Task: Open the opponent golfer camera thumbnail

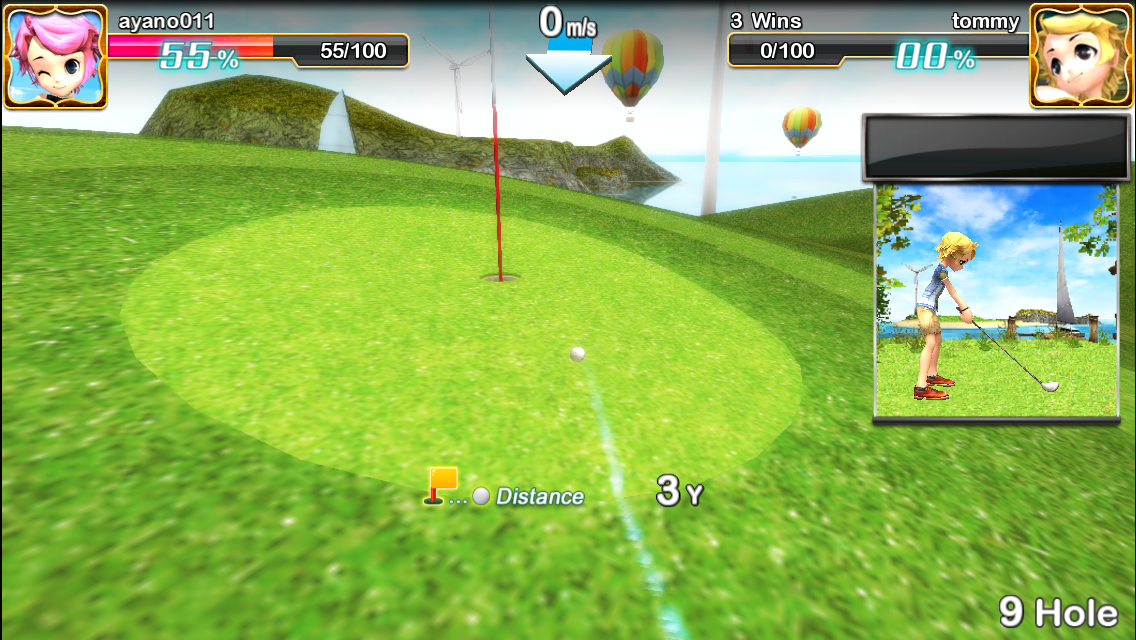Action: (x=996, y=300)
